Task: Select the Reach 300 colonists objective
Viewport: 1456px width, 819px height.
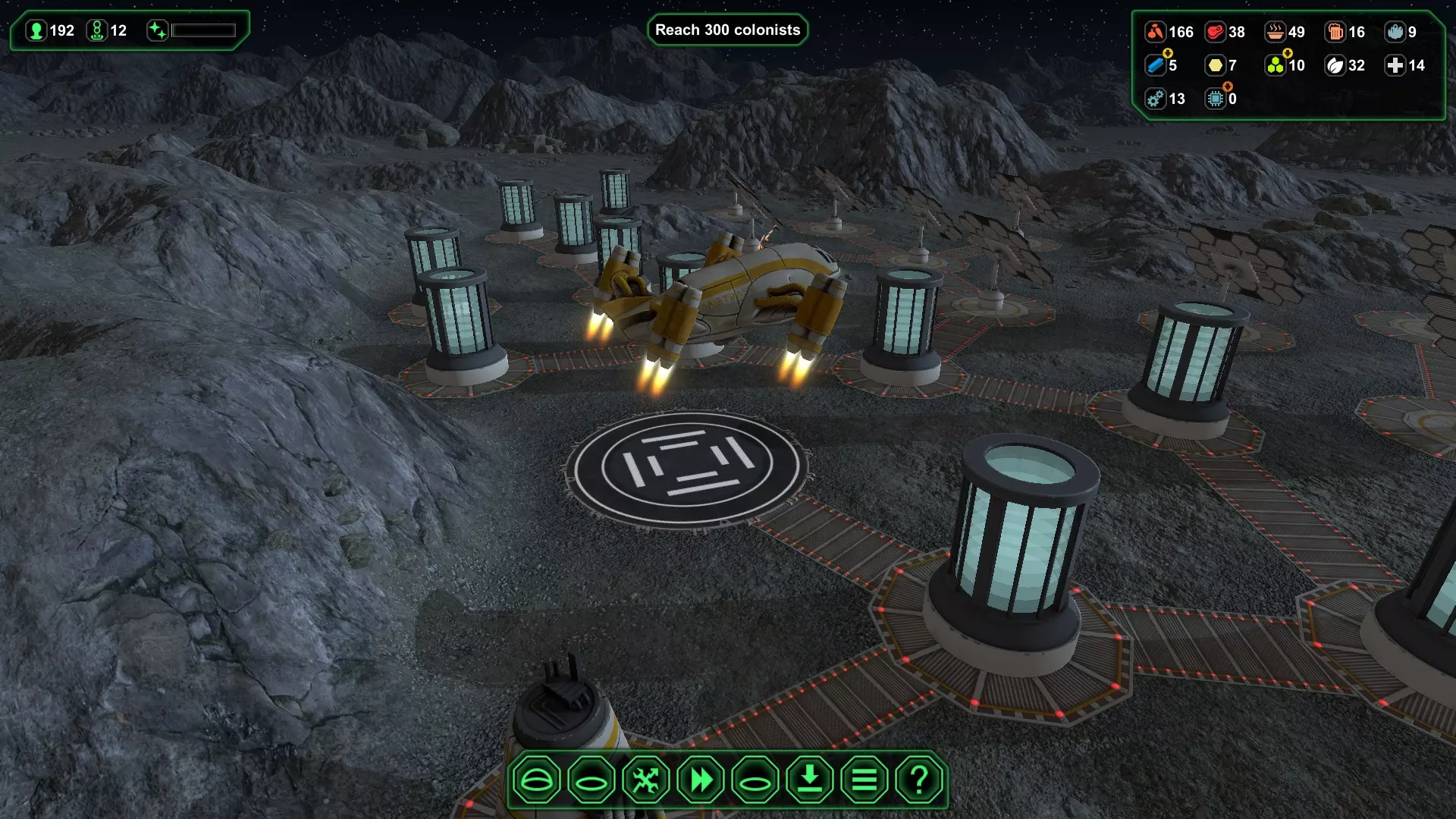Action: coord(727,30)
